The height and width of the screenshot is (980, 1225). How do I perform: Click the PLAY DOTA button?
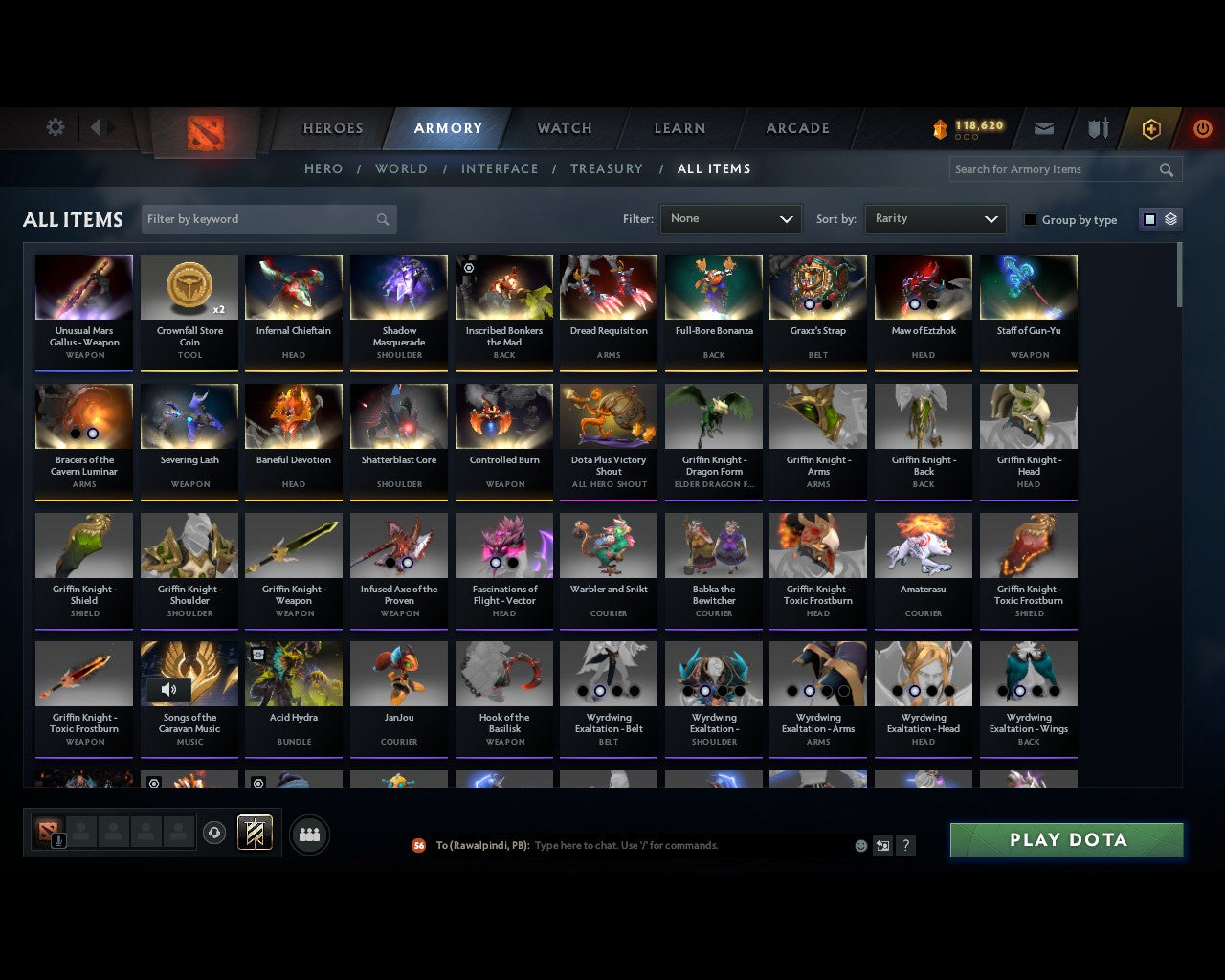pyautogui.click(x=1065, y=839)
